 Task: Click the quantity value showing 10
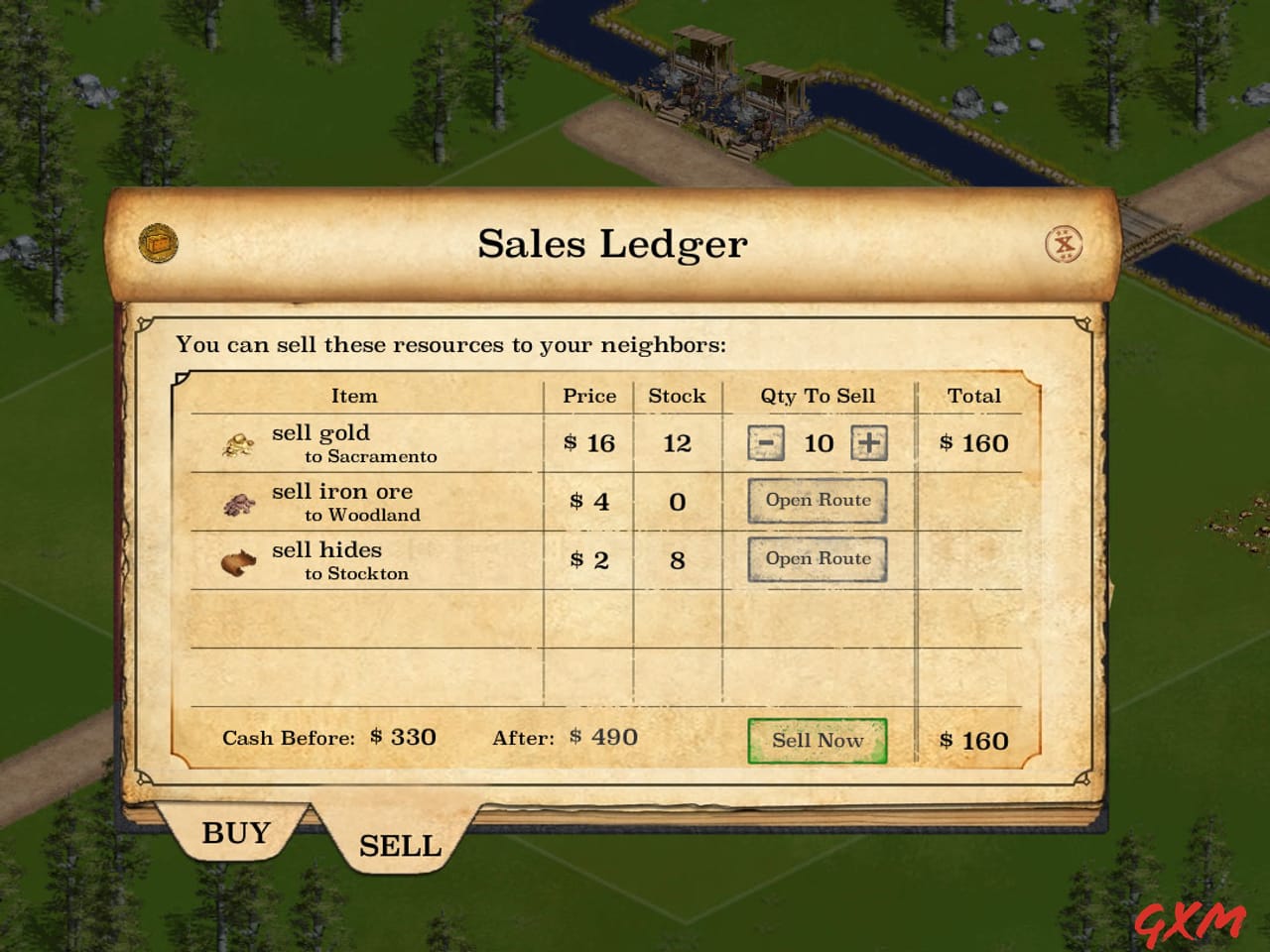click(x=818, y=442)
